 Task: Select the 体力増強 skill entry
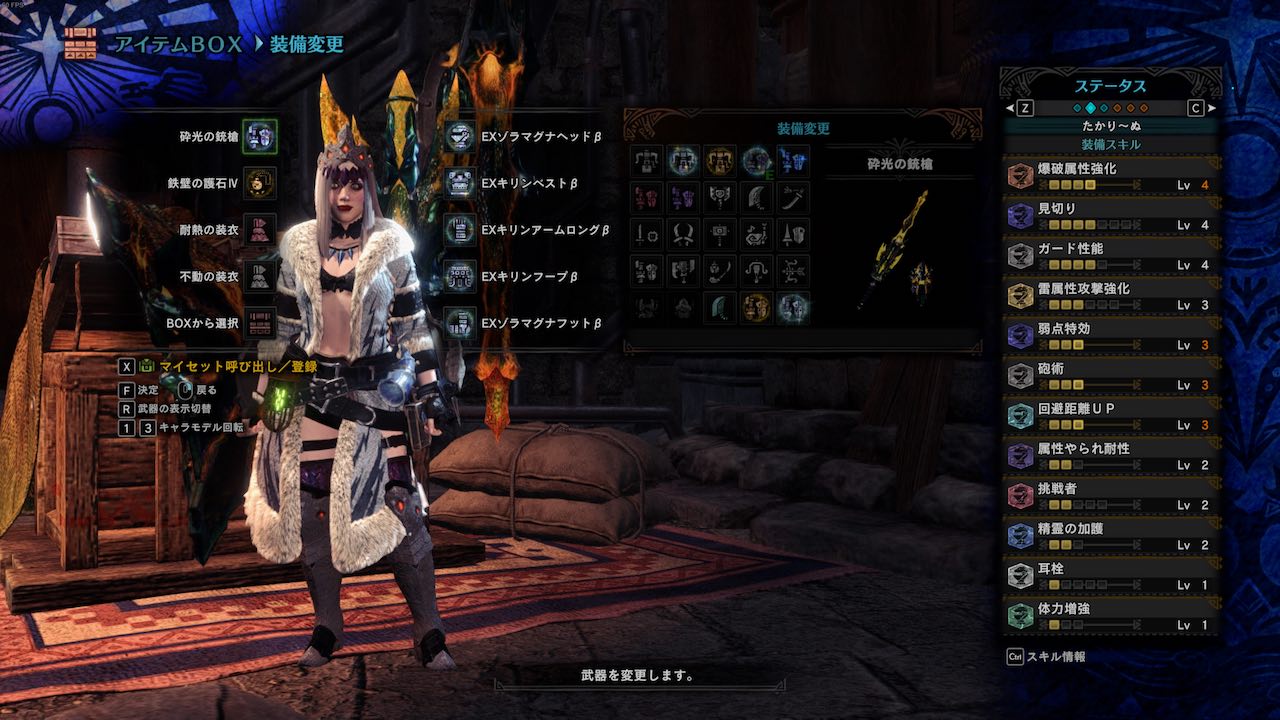pyautogui.click(x=1111, y=616)
